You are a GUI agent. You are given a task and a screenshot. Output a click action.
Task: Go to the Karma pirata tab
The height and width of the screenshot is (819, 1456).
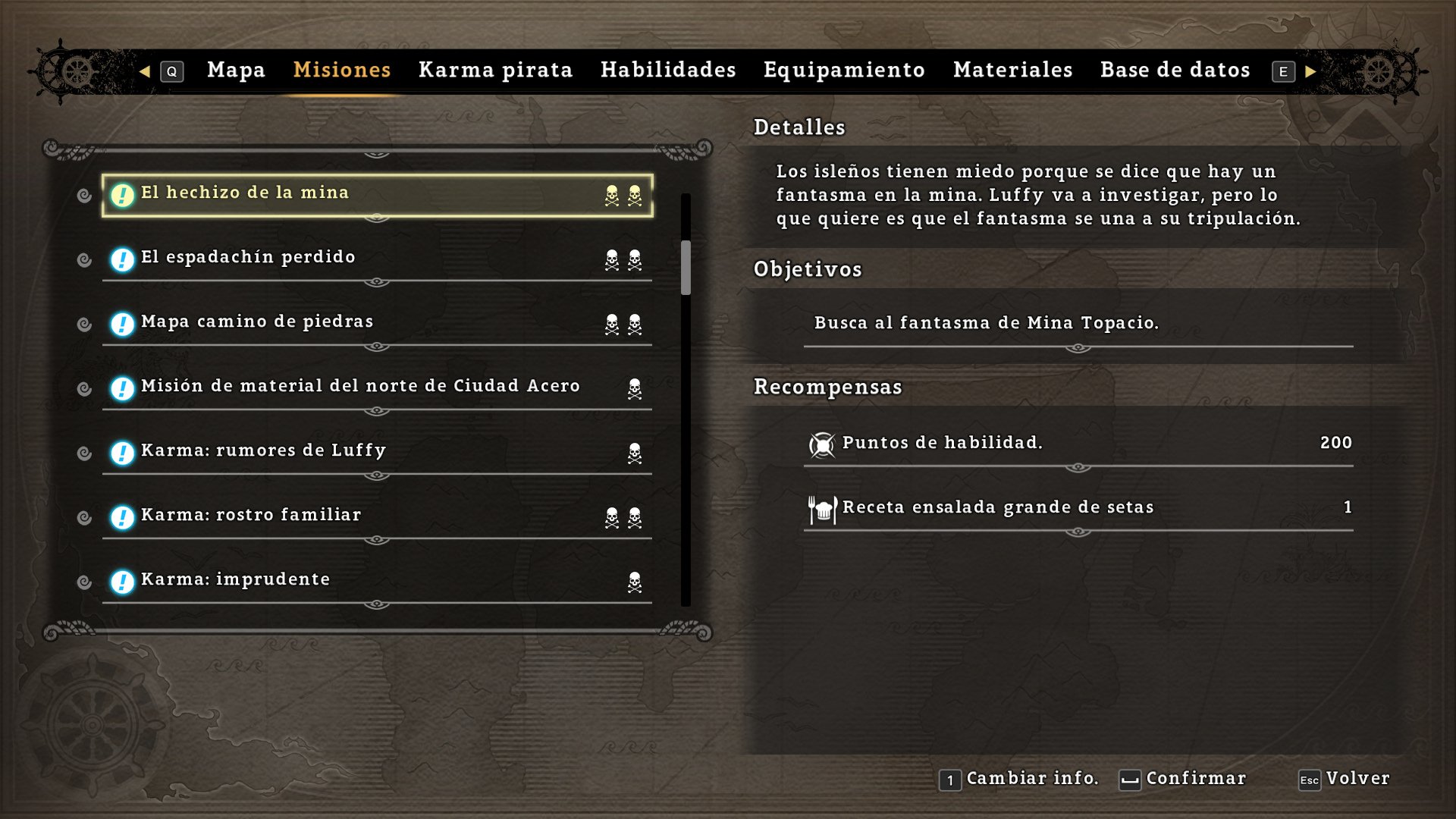(x=495, y=71)
